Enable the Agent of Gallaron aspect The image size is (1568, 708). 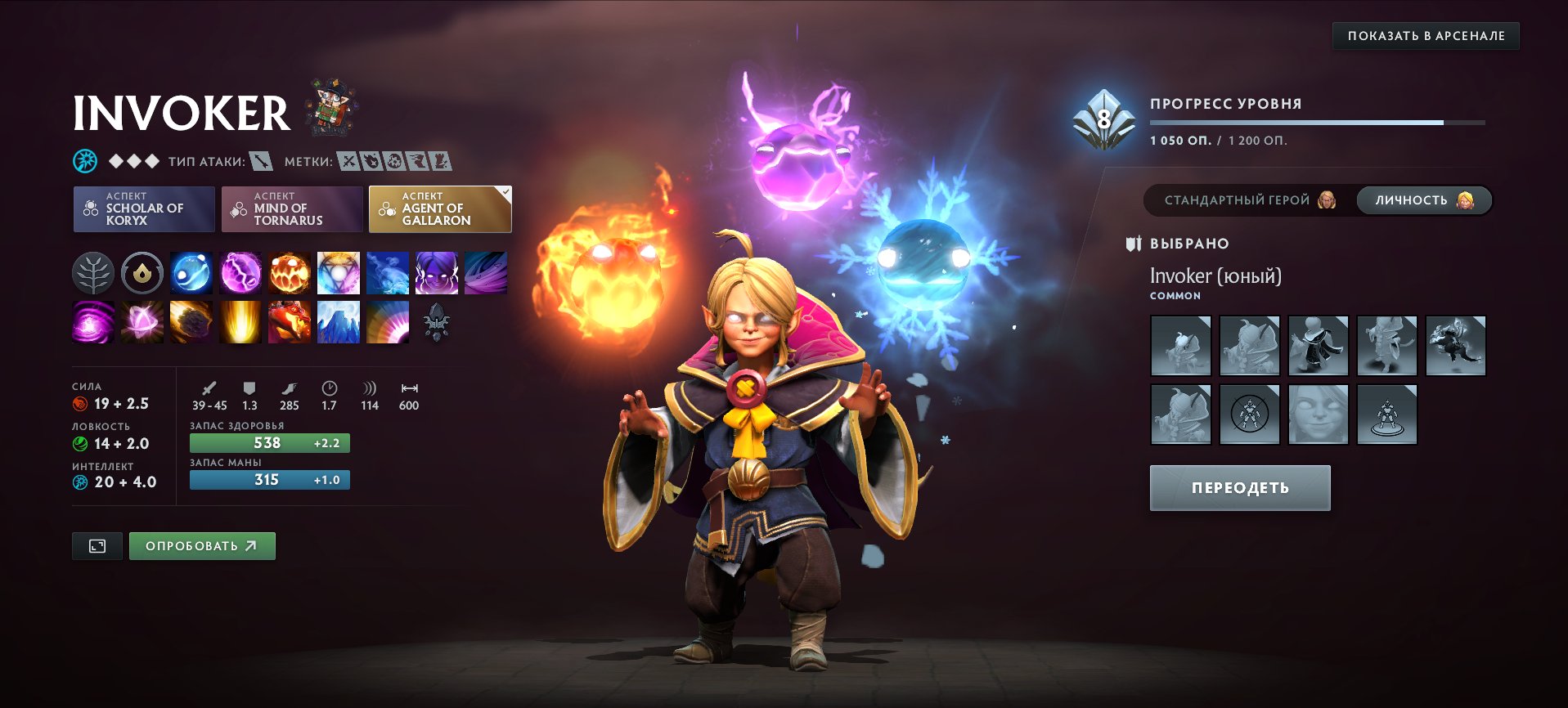pos(440,209)
